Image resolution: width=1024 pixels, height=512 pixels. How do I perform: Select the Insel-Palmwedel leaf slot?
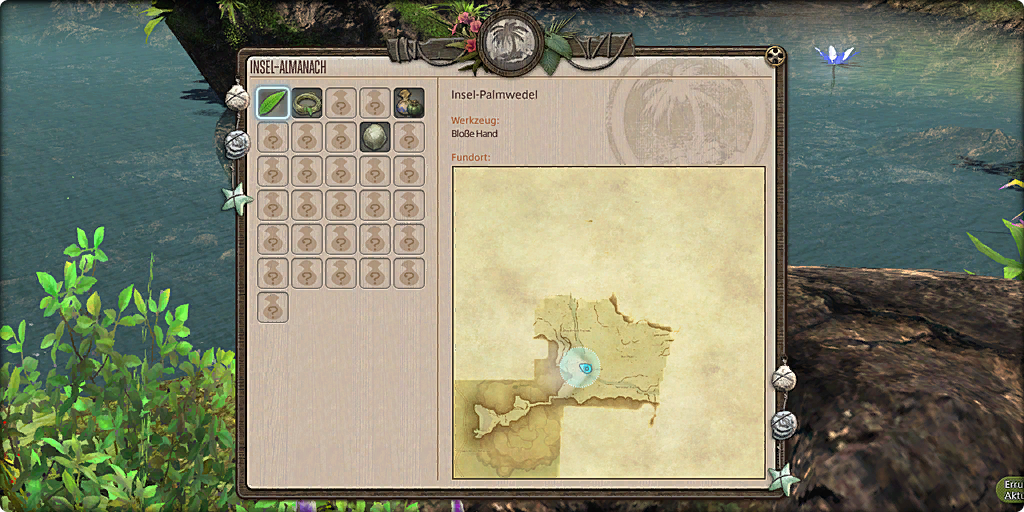[273, 102]
